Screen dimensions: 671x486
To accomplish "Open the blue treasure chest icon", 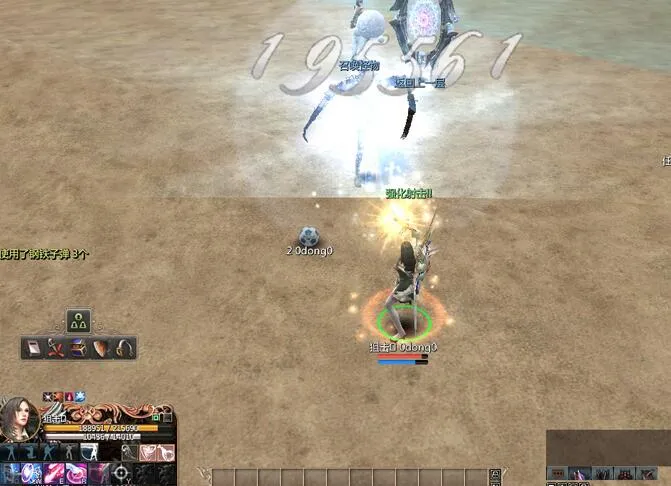I will 78,348.
